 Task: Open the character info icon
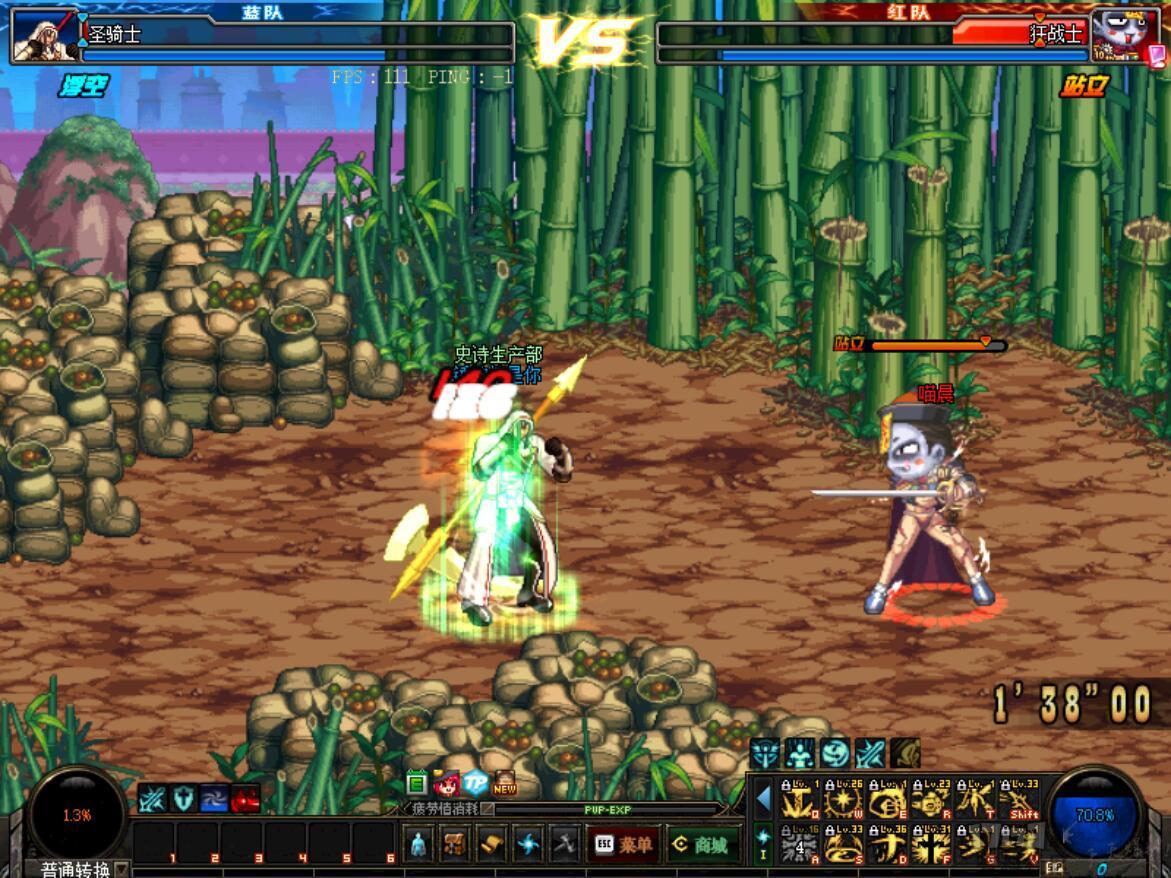pos(418,845)
